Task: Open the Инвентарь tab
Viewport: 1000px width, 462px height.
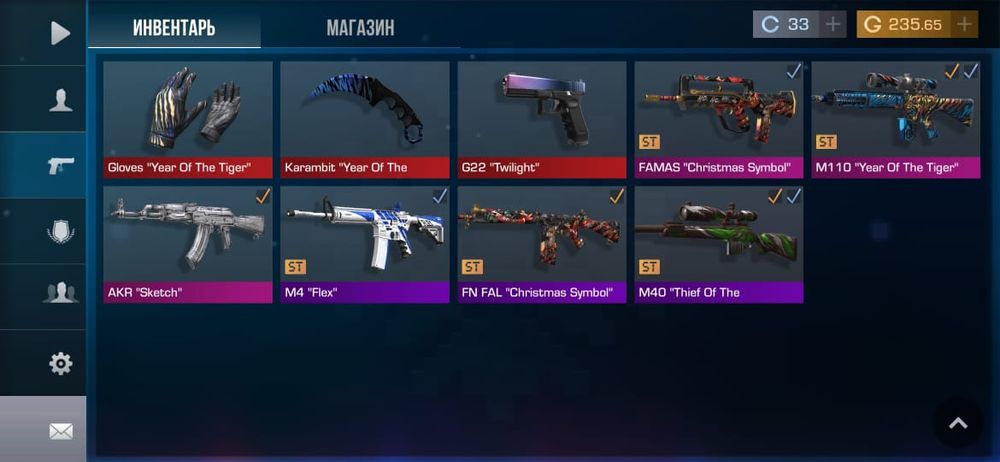Action: click(x=174, y=27)
